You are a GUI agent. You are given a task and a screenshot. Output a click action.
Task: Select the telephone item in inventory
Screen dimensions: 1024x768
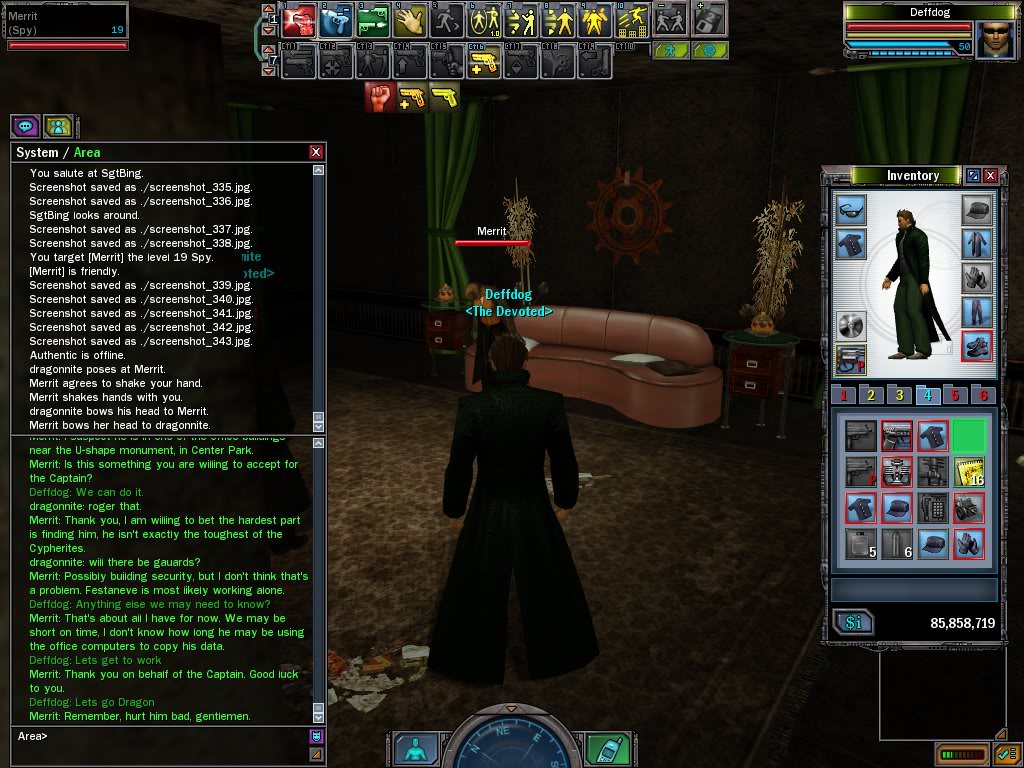(932, 507)
